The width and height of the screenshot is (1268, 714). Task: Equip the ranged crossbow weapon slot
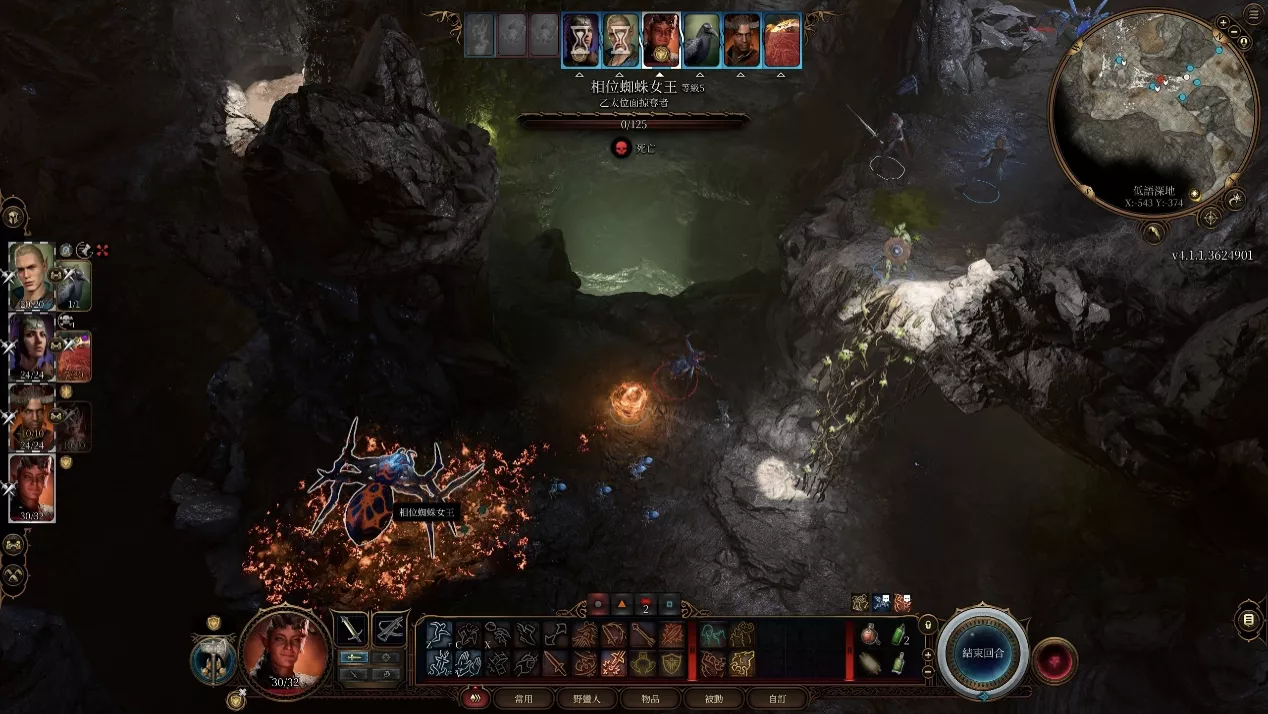tap(389, 629)
